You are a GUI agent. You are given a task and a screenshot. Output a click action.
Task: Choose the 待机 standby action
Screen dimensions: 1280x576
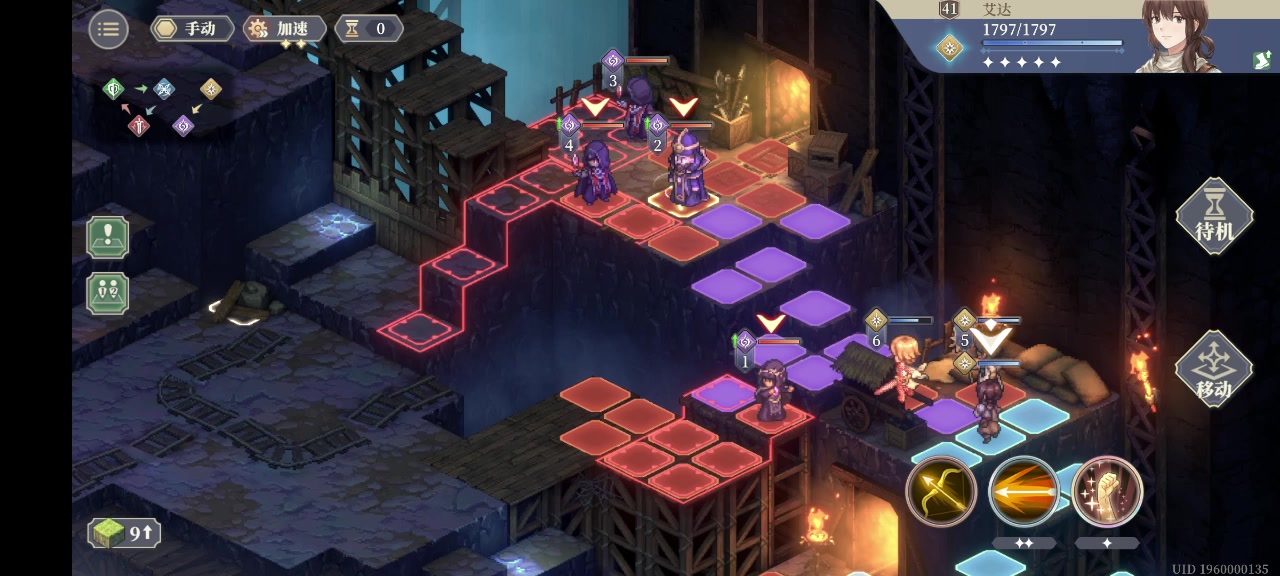click(1214, 216)
